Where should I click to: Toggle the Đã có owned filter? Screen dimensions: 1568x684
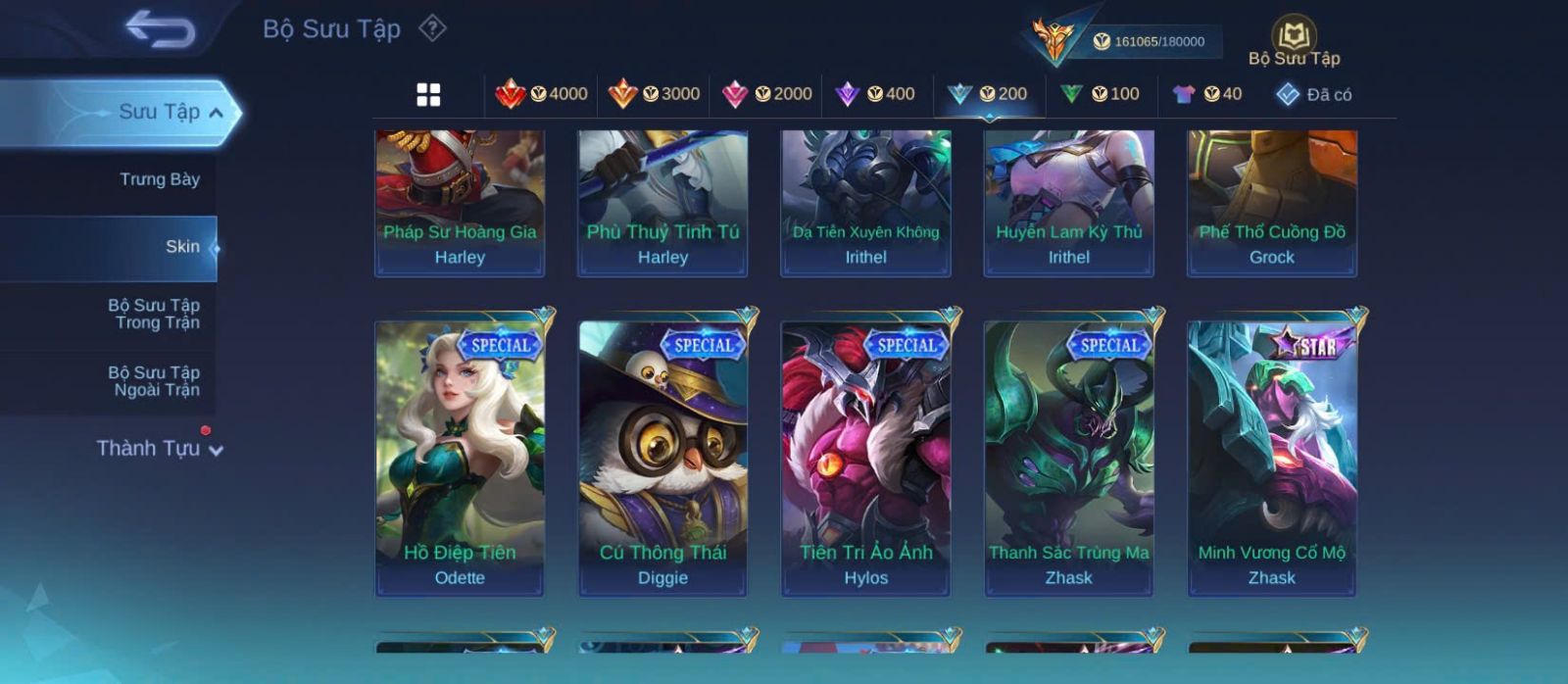coord(1314,94)
